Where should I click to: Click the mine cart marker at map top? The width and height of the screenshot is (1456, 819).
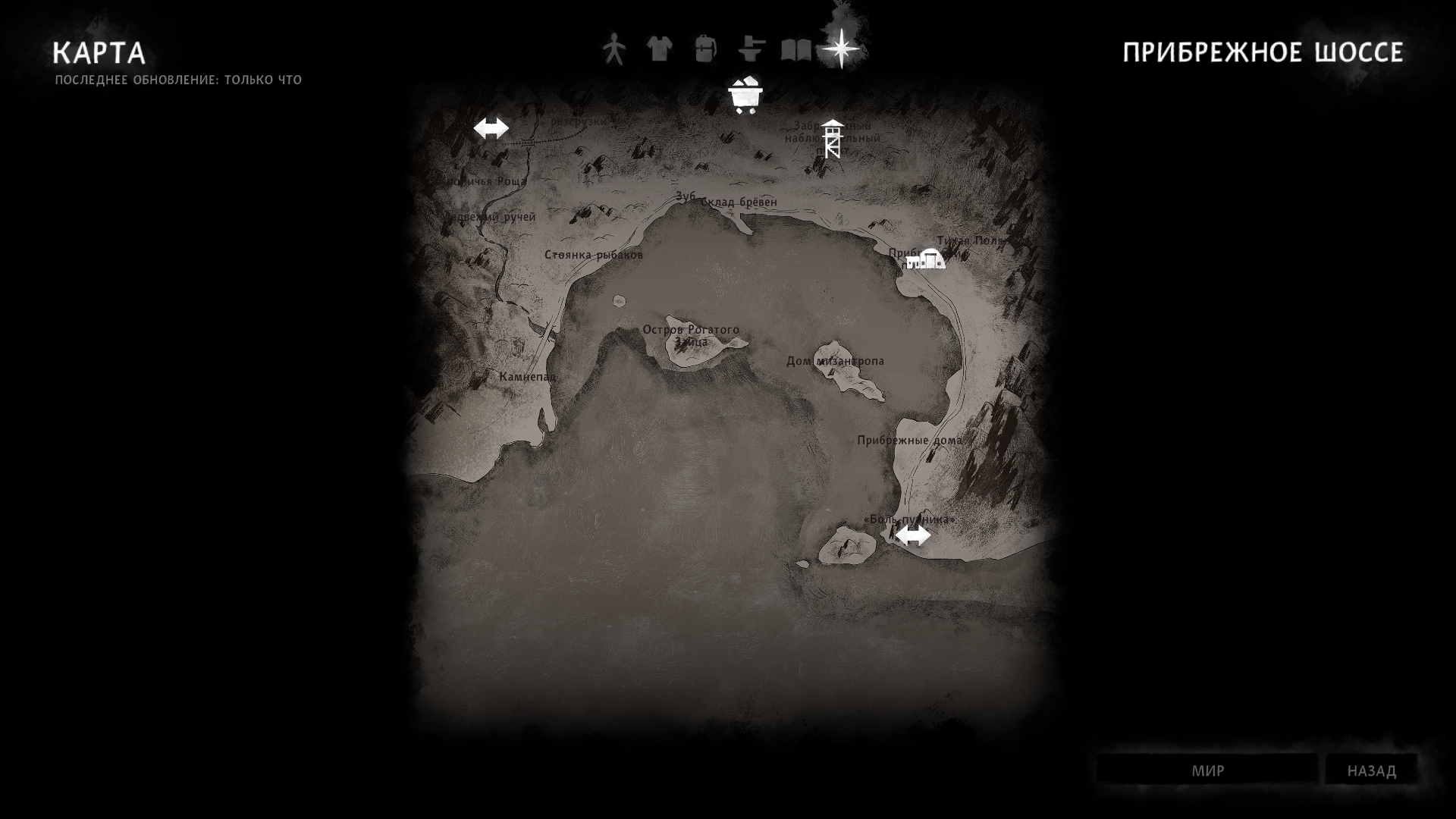click(745, 93)
